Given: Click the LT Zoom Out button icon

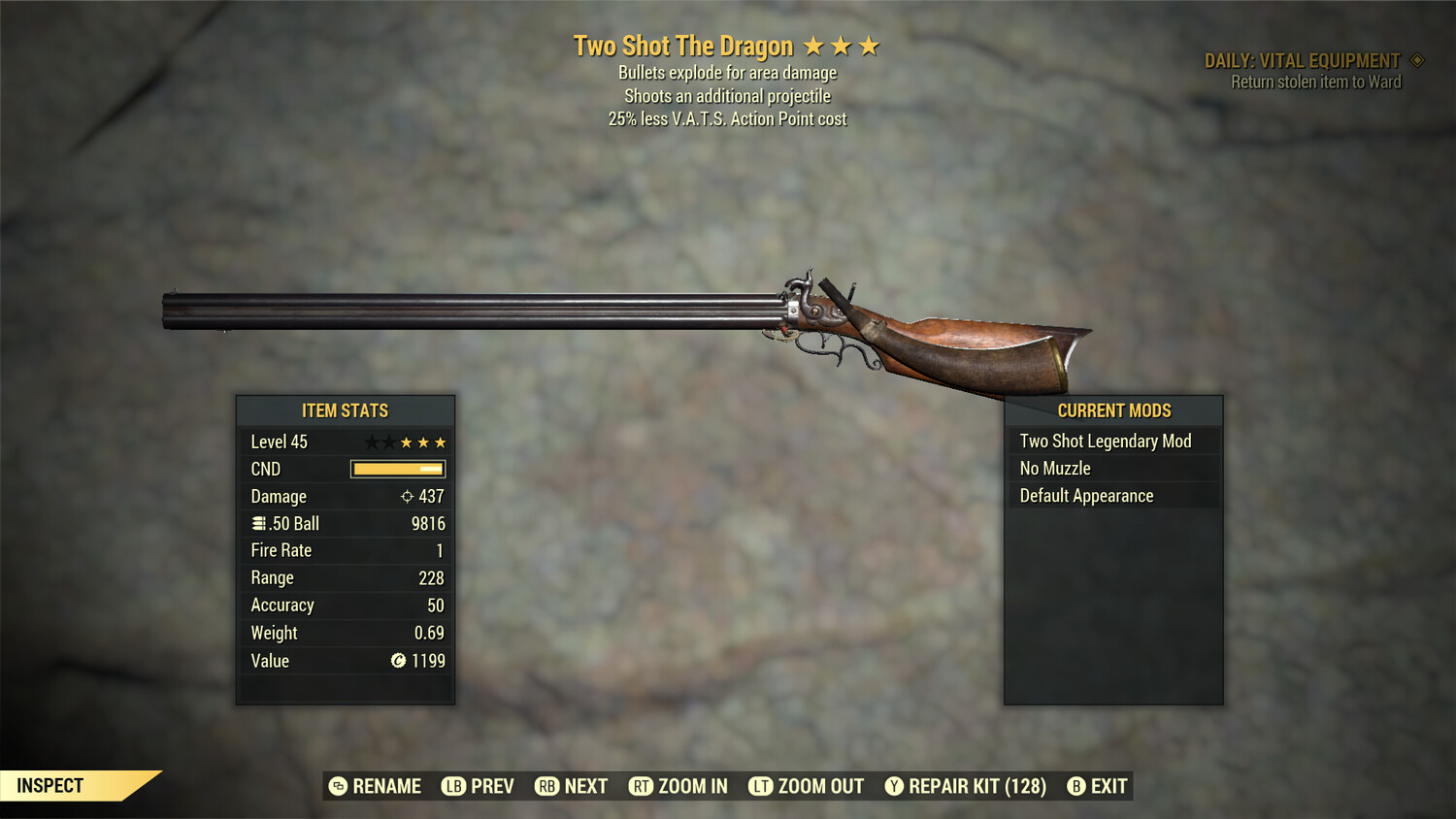Looking at the screenshot, I should [762, 786].
